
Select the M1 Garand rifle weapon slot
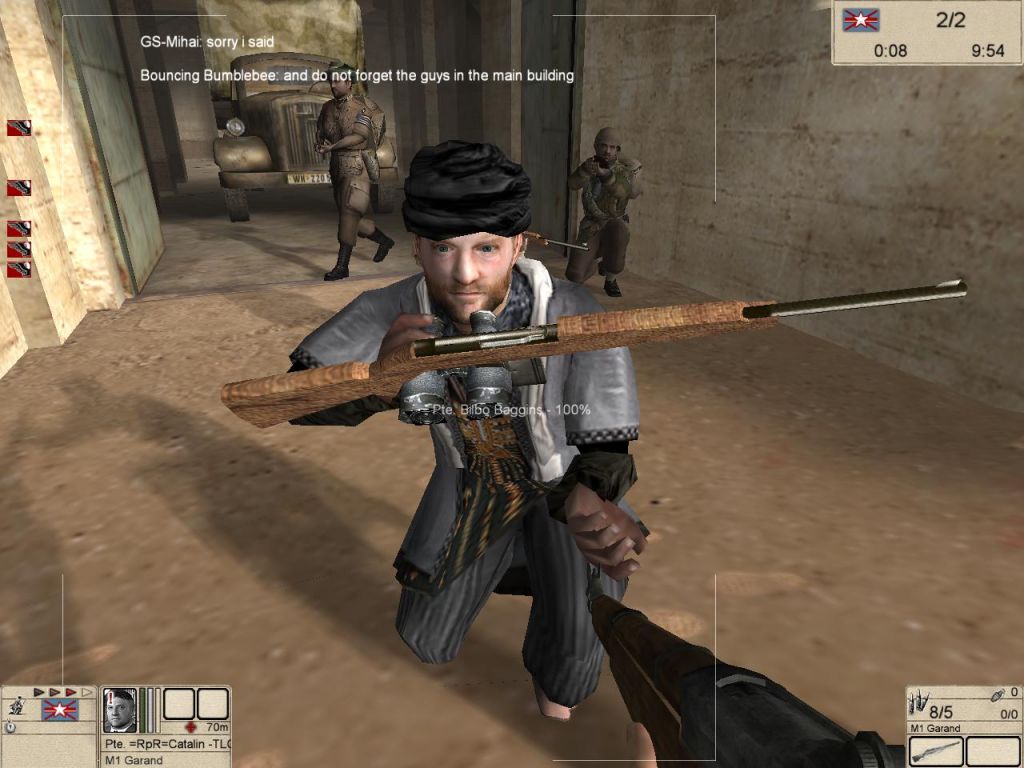pos(936,751)
